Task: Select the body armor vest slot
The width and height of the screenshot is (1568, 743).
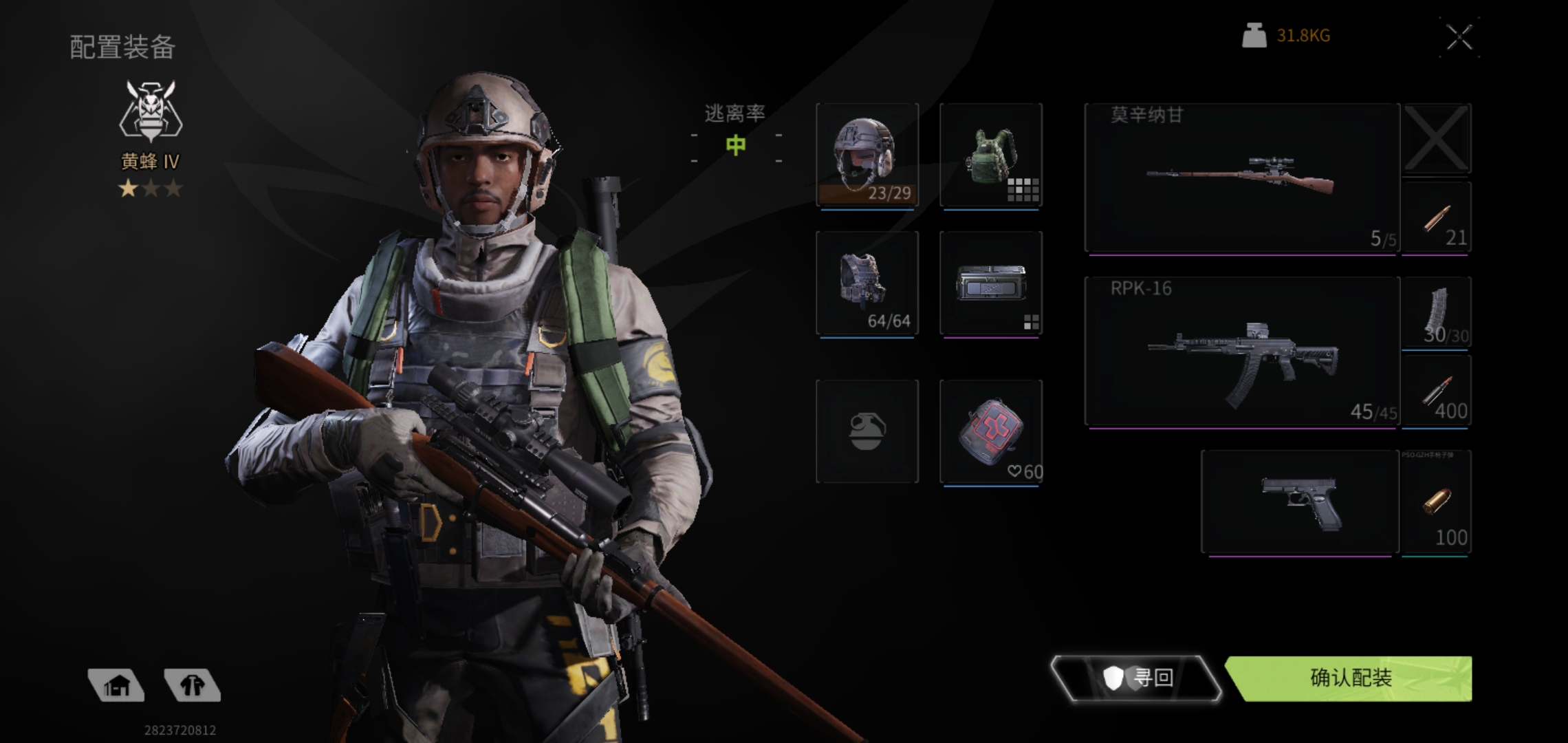Action: 867,283
